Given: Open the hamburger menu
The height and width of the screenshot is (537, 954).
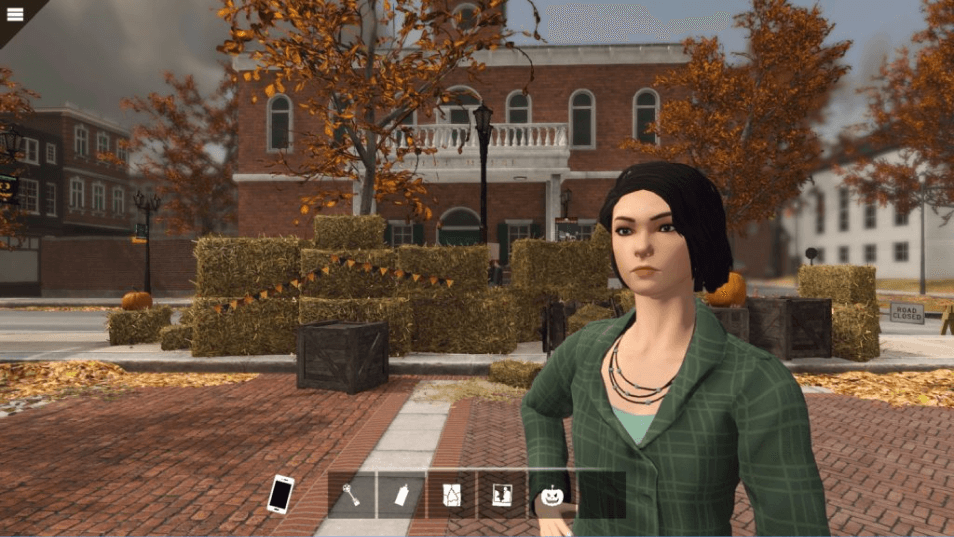Looking at the screenshot, I should [x=15, y=14].
